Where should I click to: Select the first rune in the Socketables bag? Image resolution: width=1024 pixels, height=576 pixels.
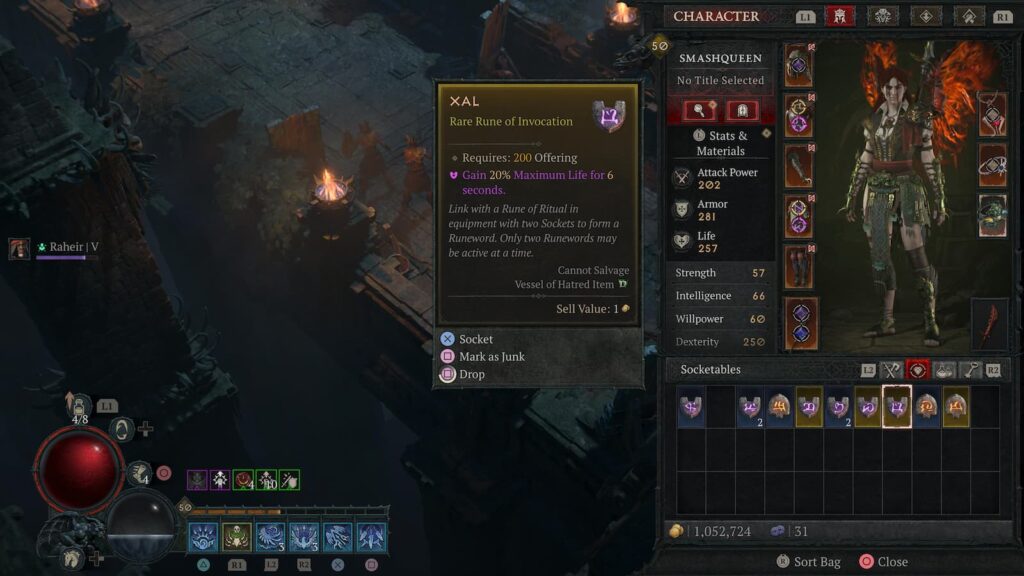pyautogui.click(x=690, y=407)
